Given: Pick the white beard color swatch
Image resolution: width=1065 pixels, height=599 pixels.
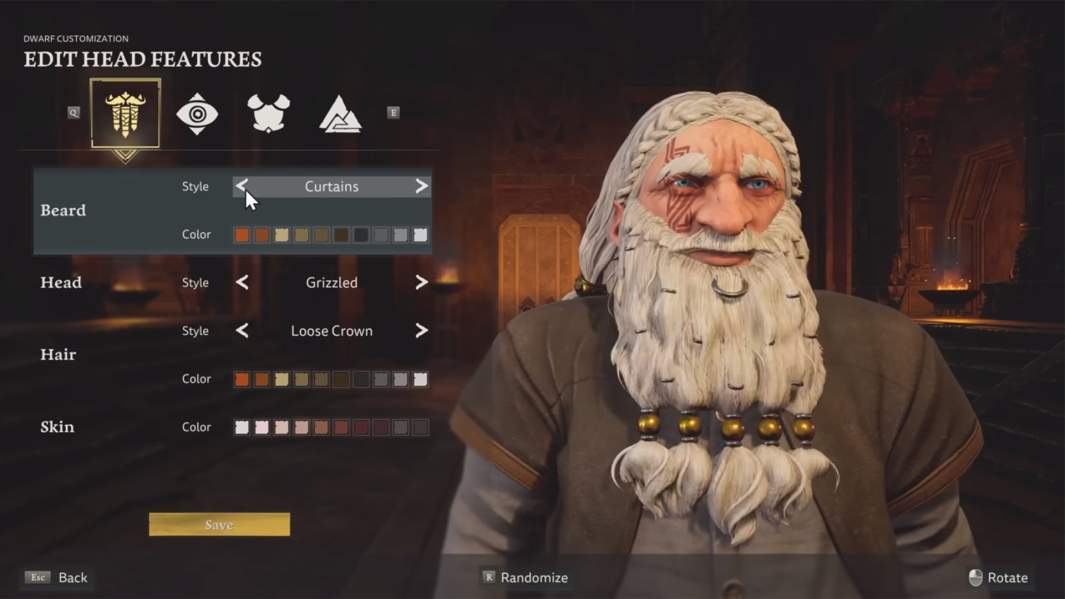Looking at the screenshot, I should pyautogui.click(x=421, y=235).
